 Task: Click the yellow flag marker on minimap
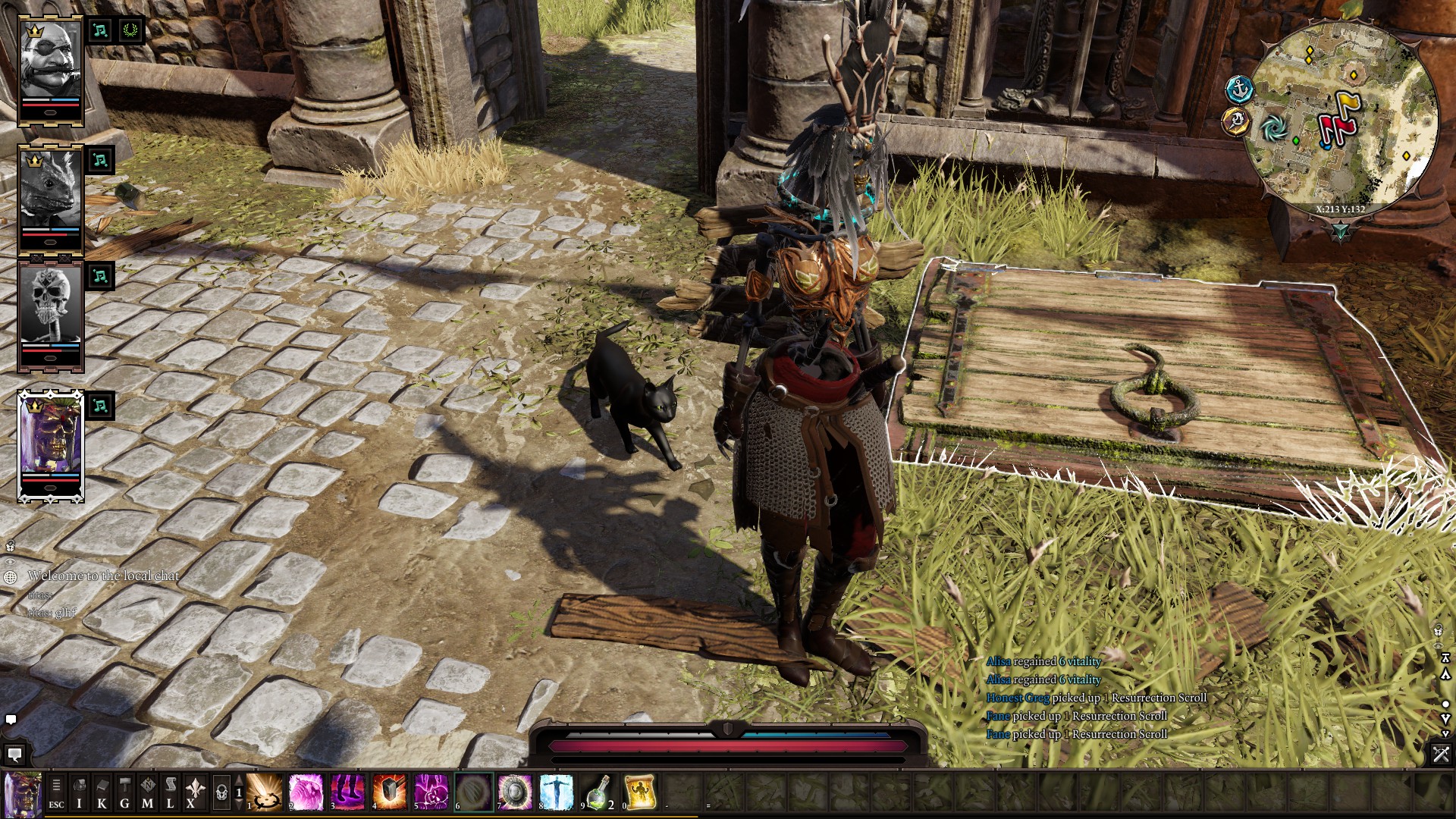click(1348, 104)
